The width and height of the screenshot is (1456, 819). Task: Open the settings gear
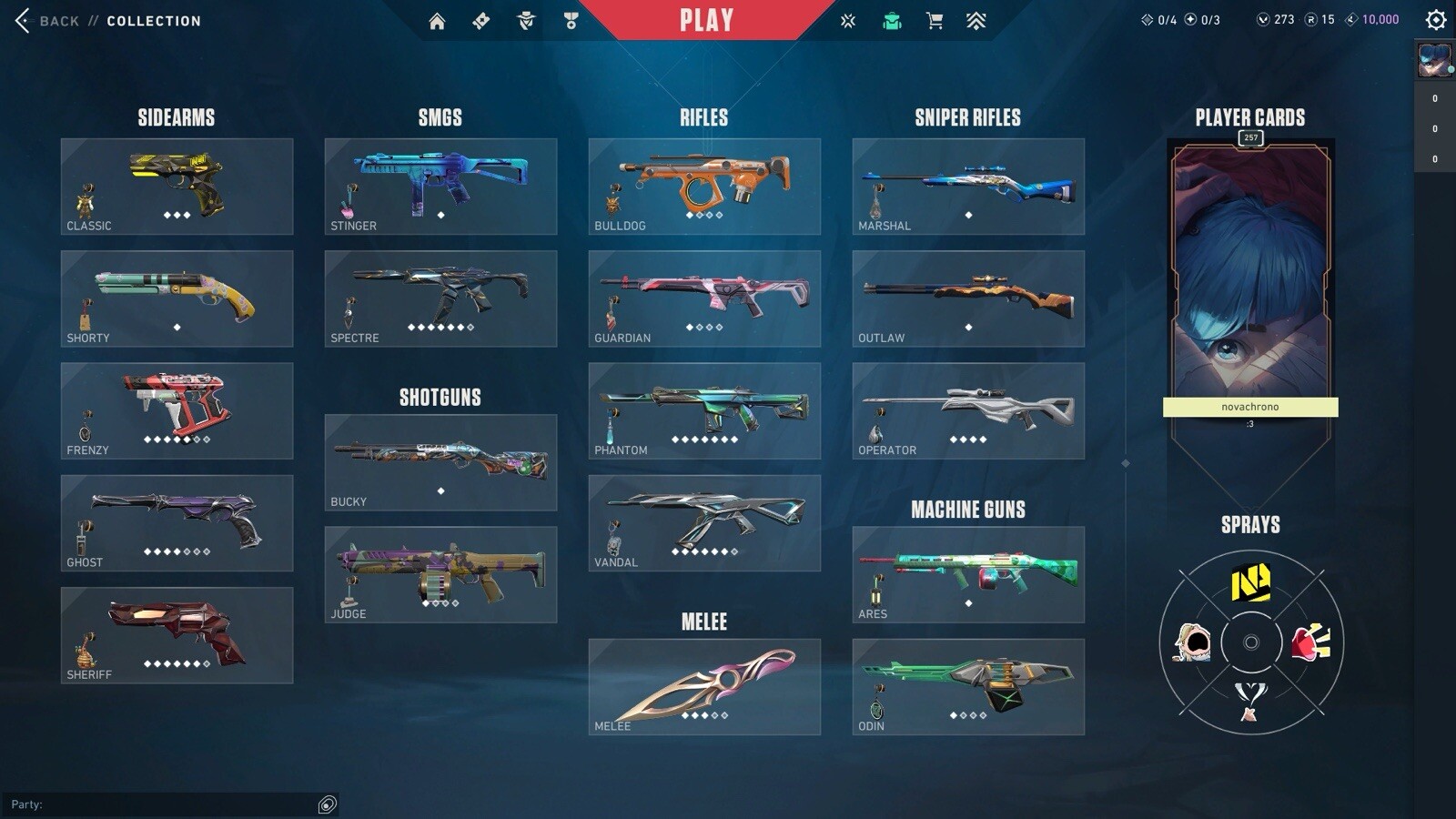(x=1434, y=20)
